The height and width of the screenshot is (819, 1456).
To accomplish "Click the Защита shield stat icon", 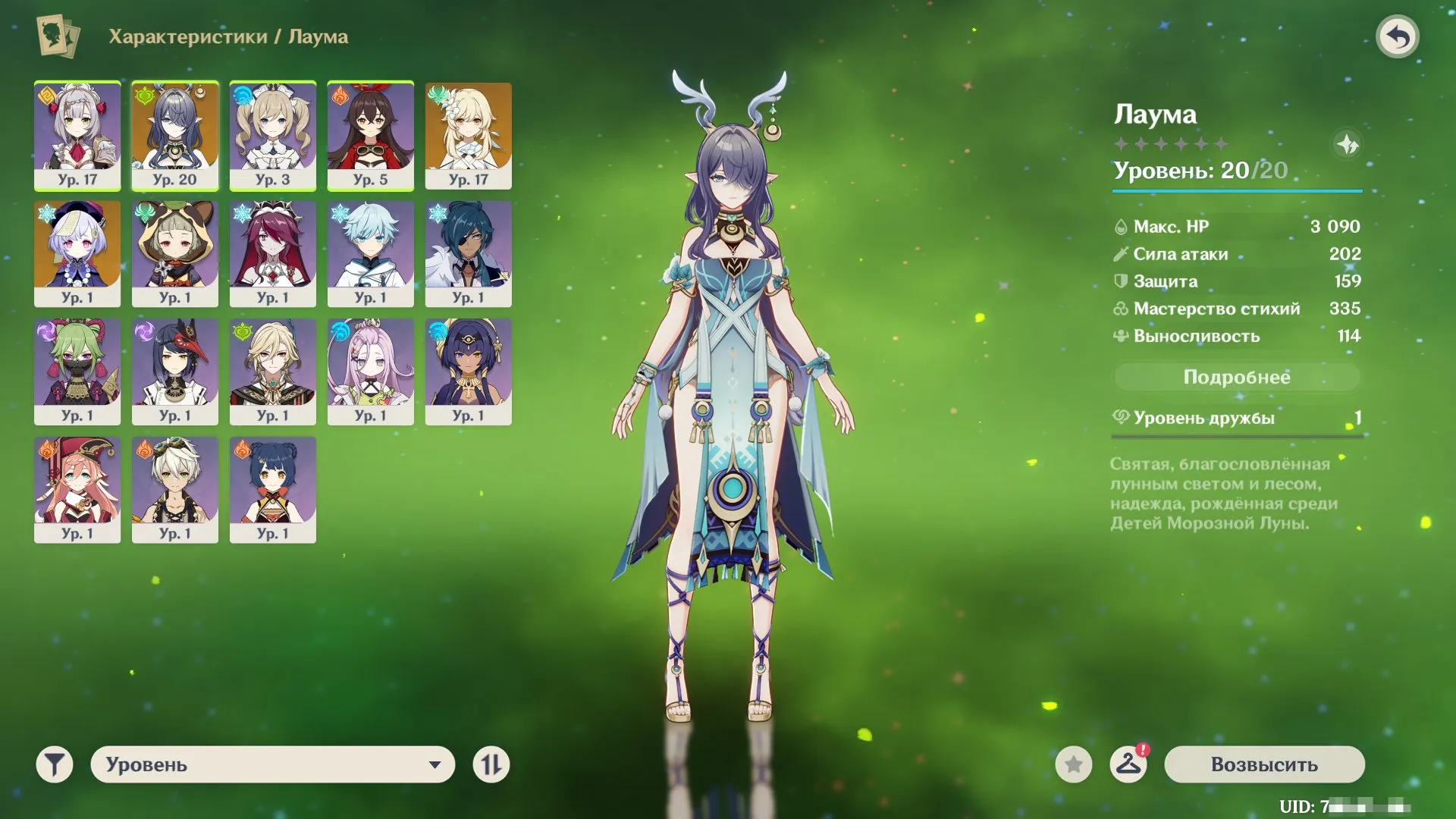I will tap(1120, 281).
